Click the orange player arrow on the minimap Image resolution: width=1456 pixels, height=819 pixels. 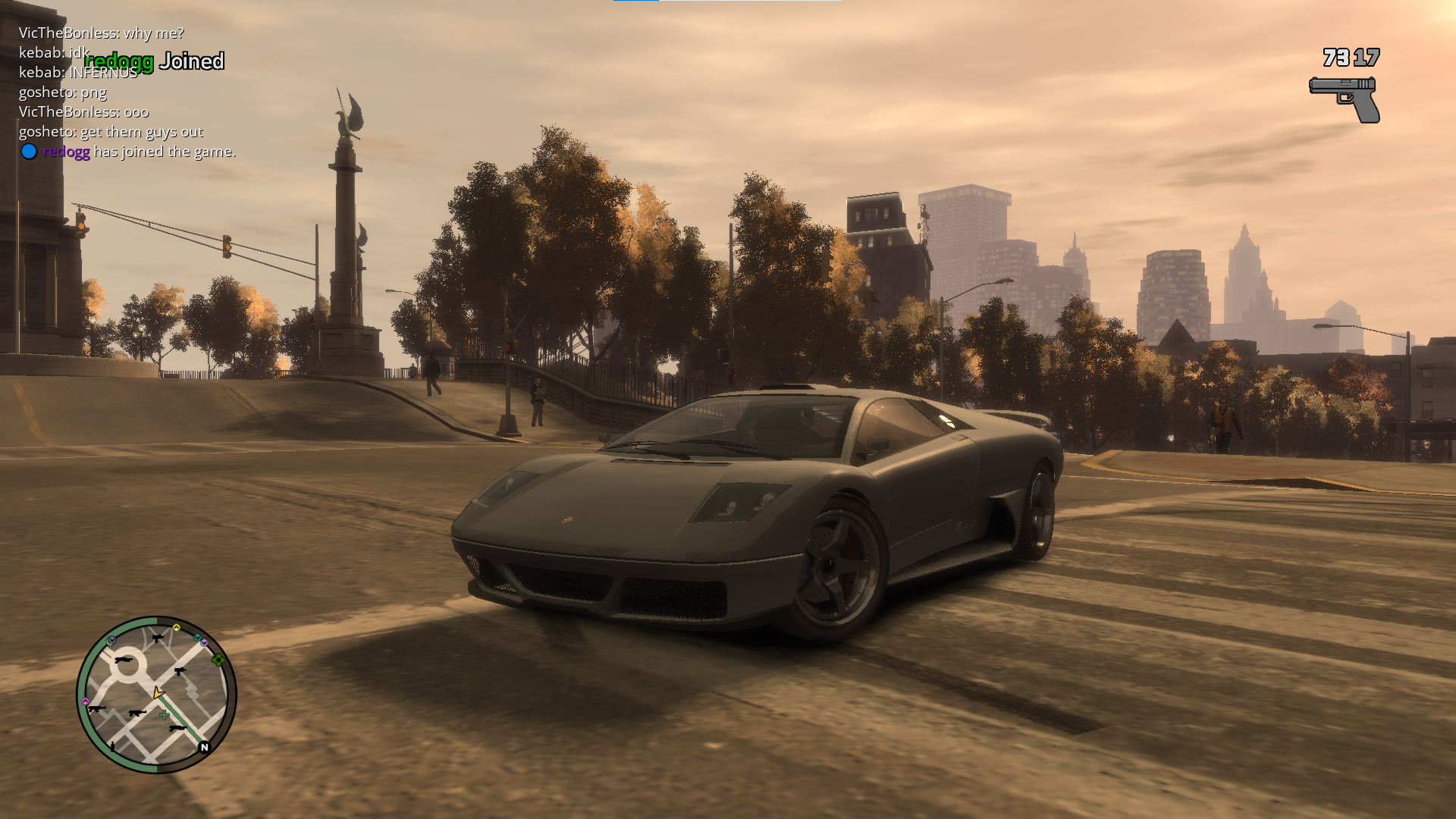(158, 692)
